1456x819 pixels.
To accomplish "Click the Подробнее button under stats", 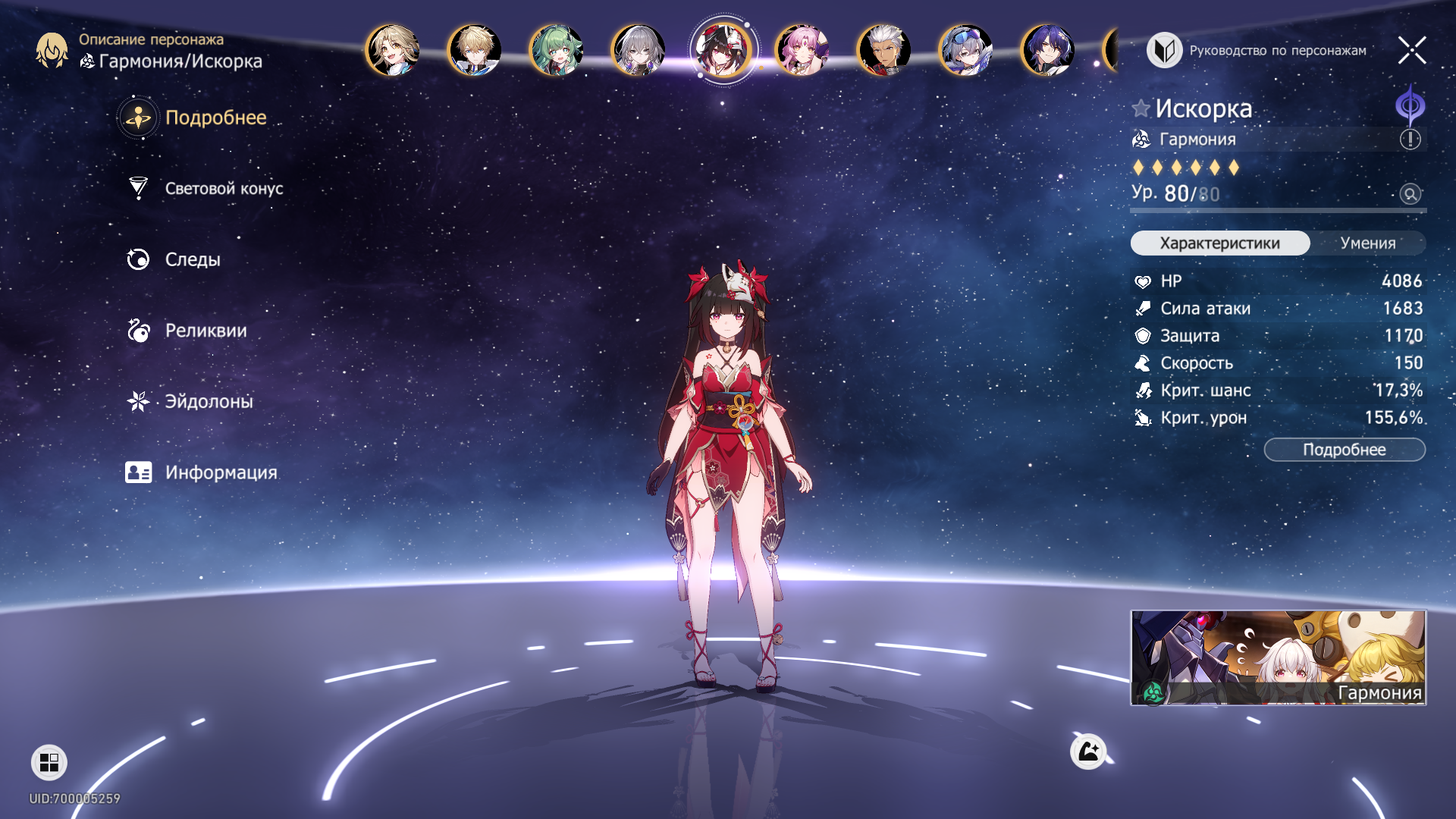I will pos(1344,450).
